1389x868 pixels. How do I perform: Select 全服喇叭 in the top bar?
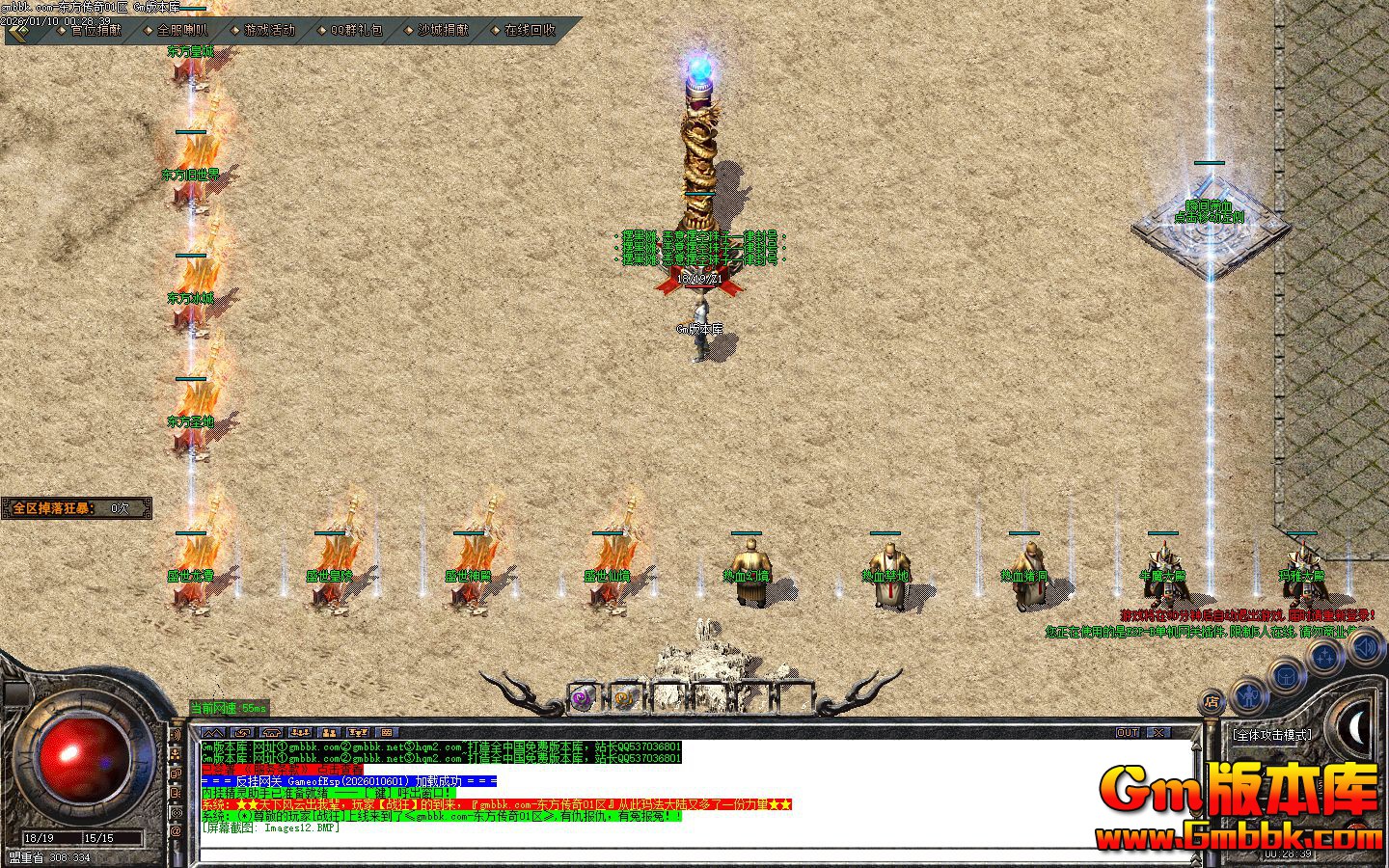pyautogui.click(x=182, y=30)
